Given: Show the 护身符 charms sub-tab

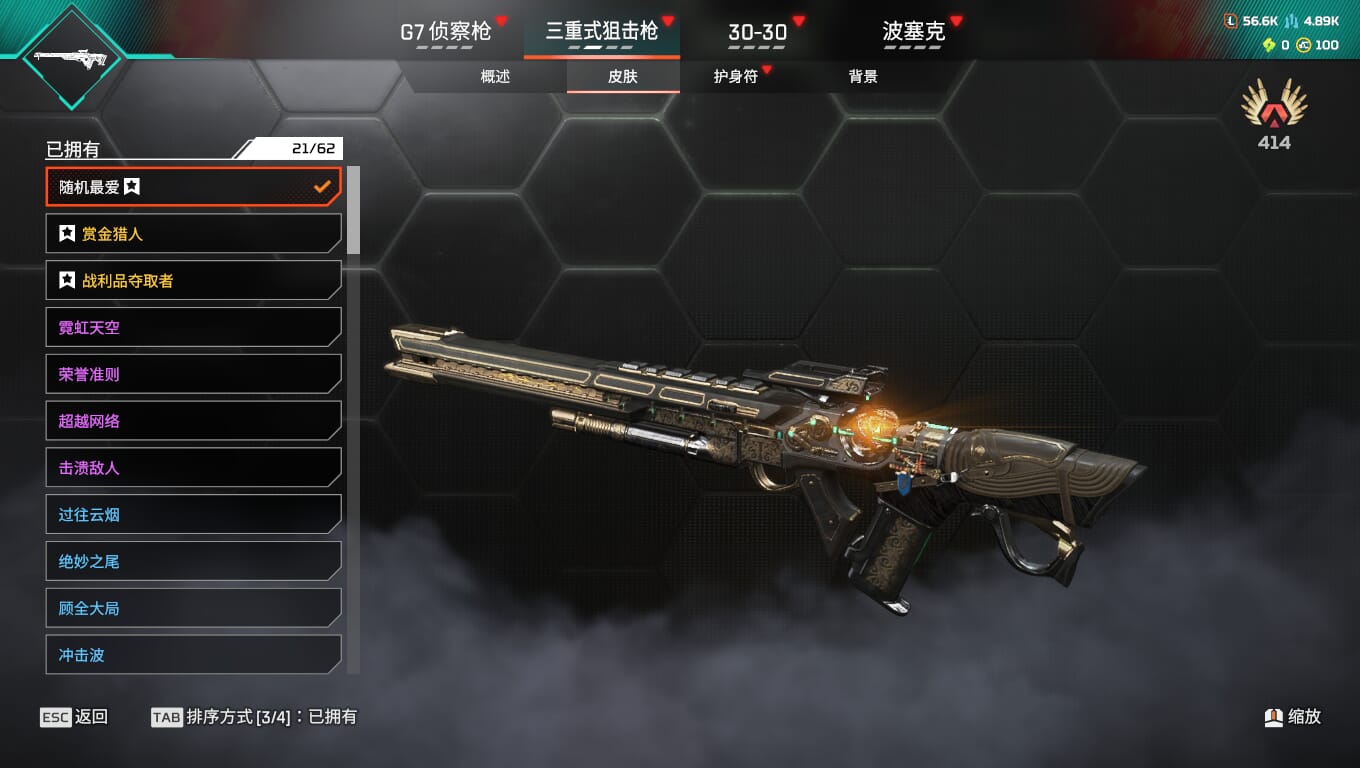Looking at the screenshot, I should pos(735,76).
